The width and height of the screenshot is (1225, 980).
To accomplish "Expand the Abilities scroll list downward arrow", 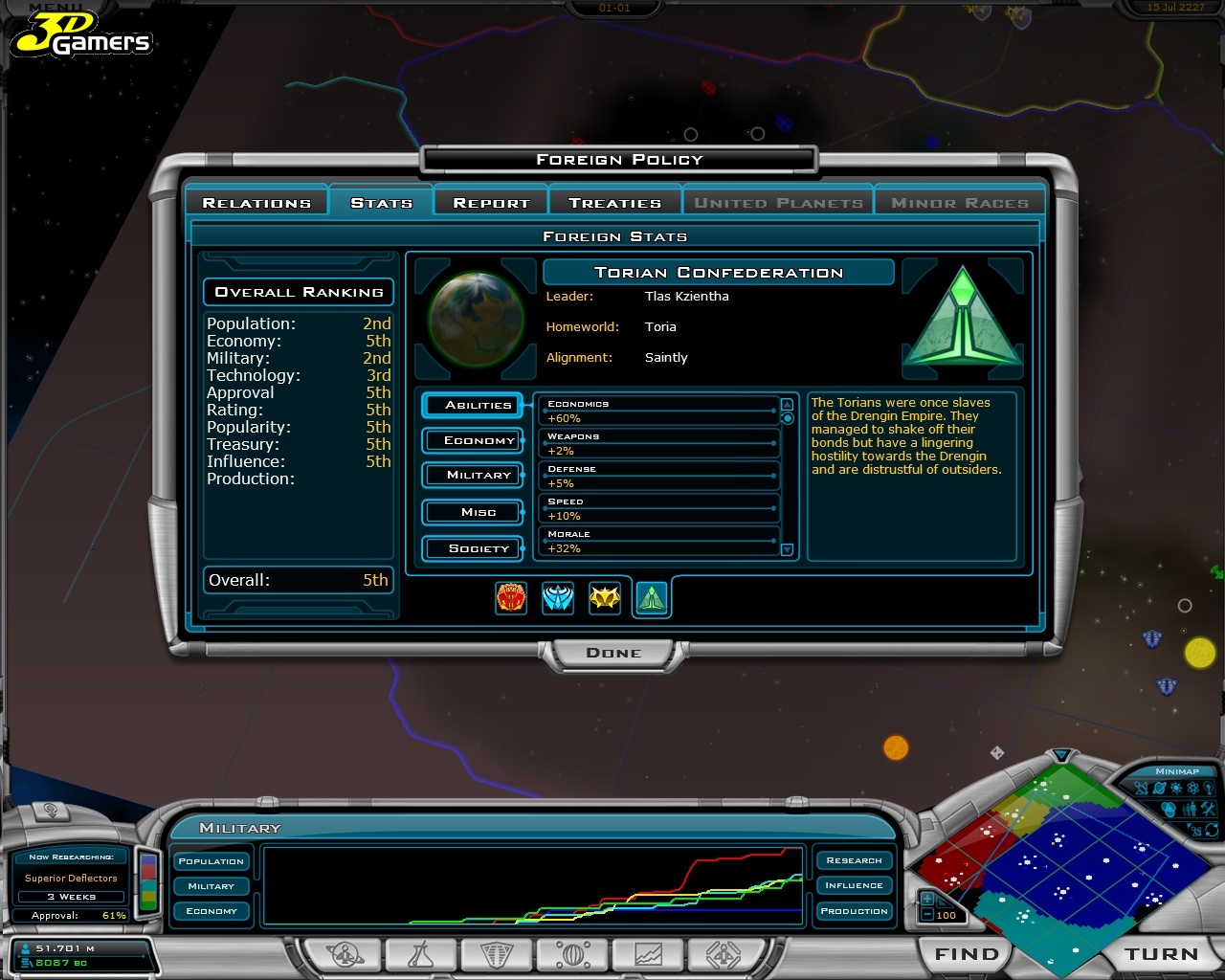I will click(x=787, y=548).
